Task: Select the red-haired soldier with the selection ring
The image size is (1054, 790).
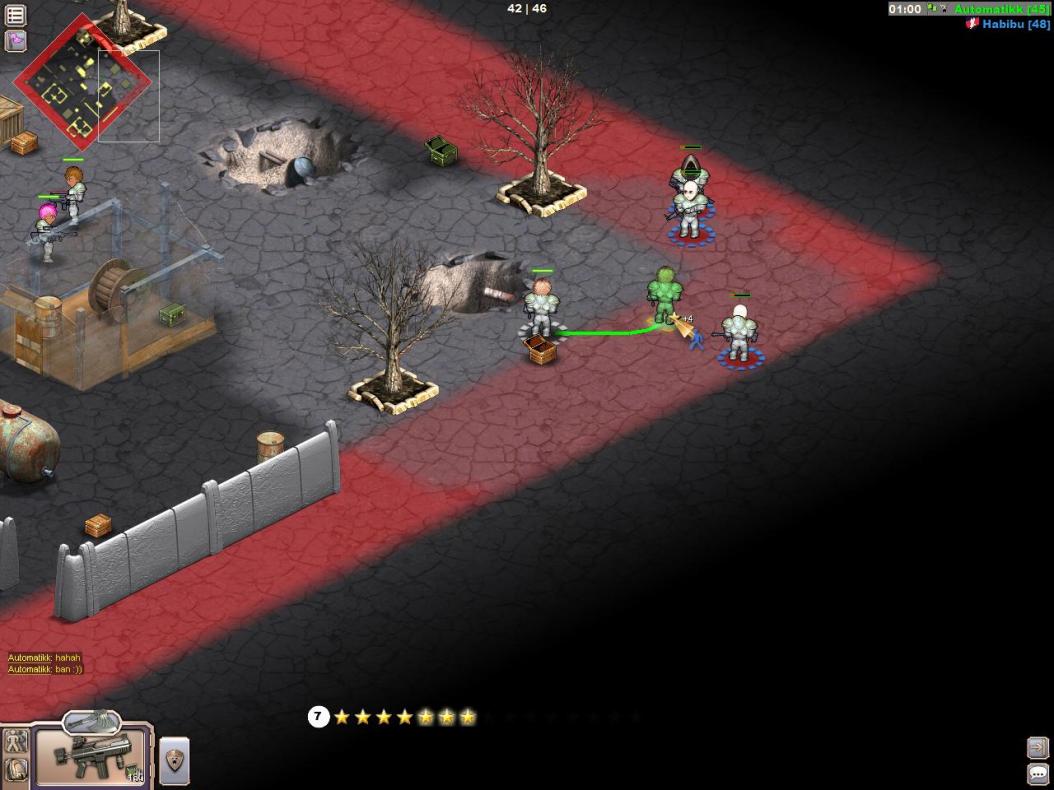Action: click(541, 308)
